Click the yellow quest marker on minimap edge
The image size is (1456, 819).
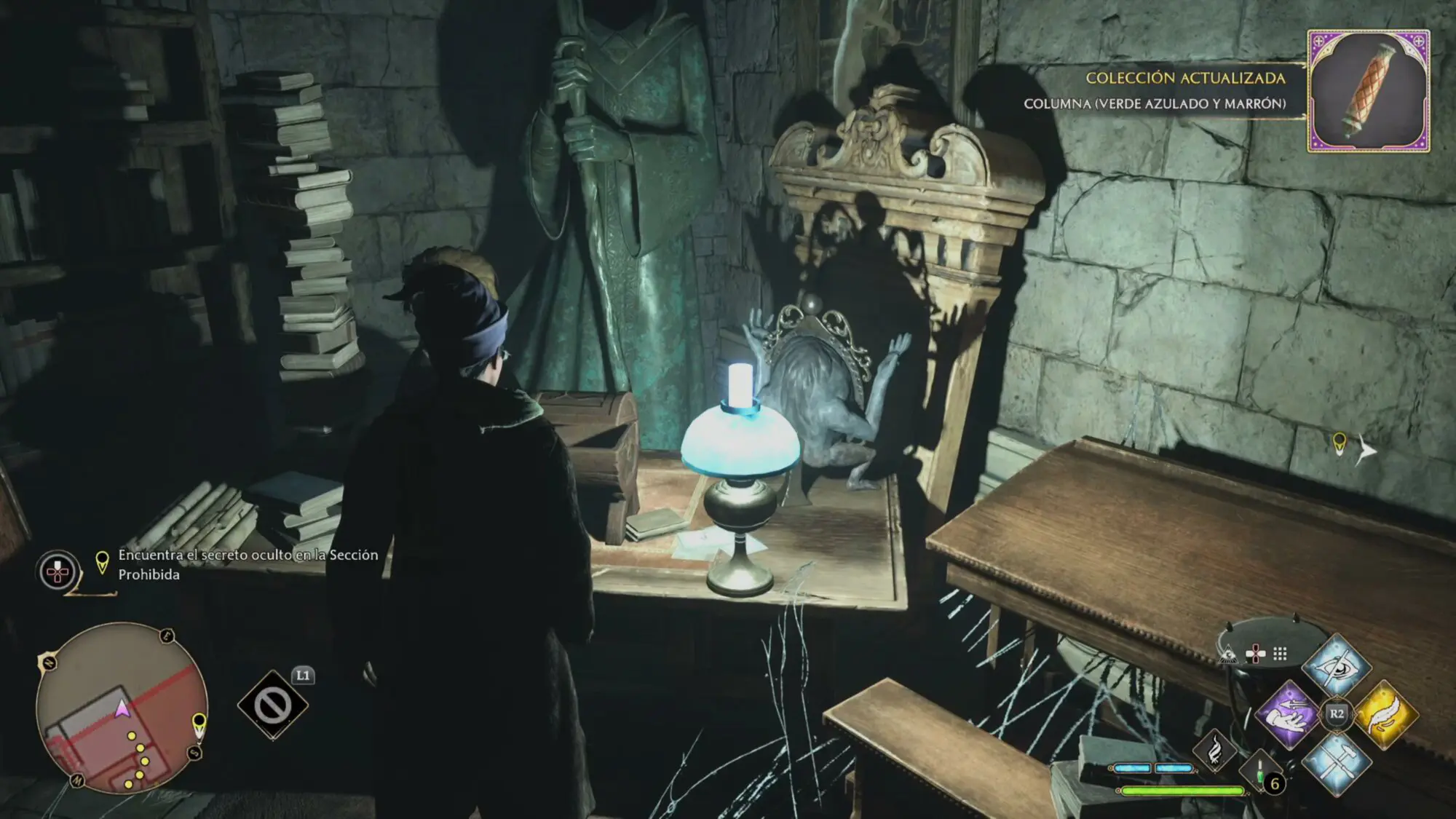[198, 724]
